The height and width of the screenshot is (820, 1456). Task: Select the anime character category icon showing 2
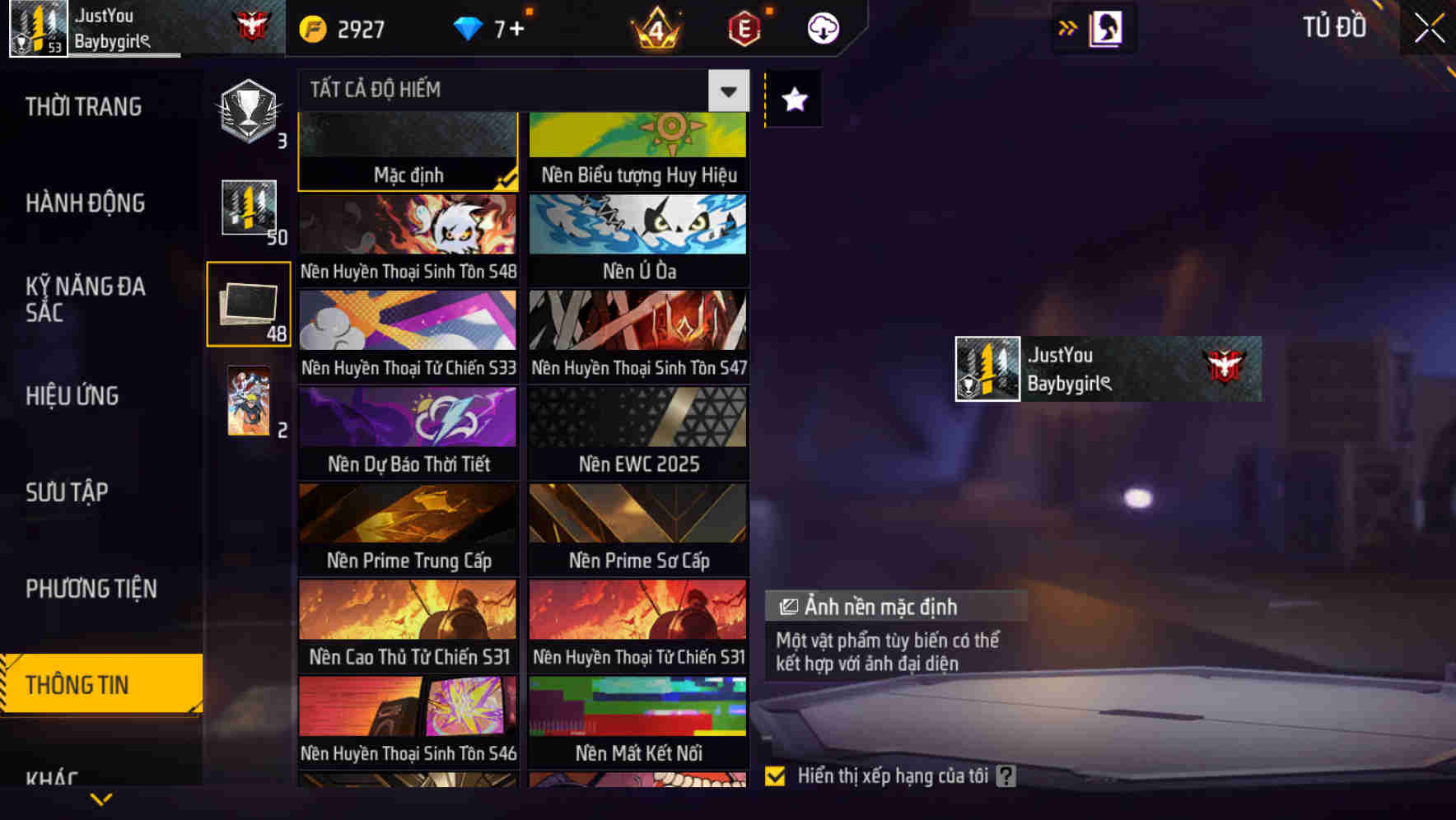pyautogui.click(x=248, y=403)
